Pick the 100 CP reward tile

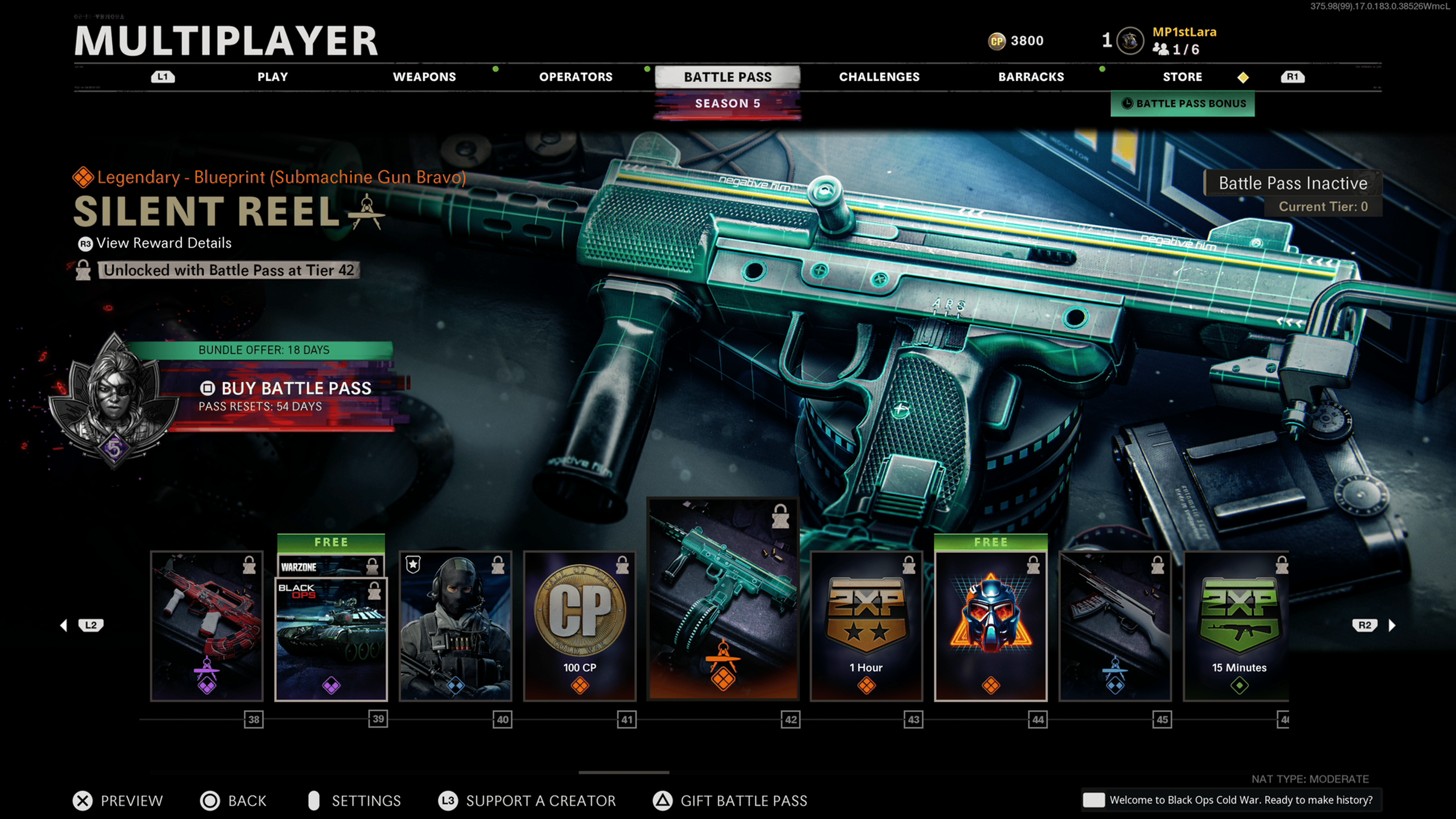(579, 626)
